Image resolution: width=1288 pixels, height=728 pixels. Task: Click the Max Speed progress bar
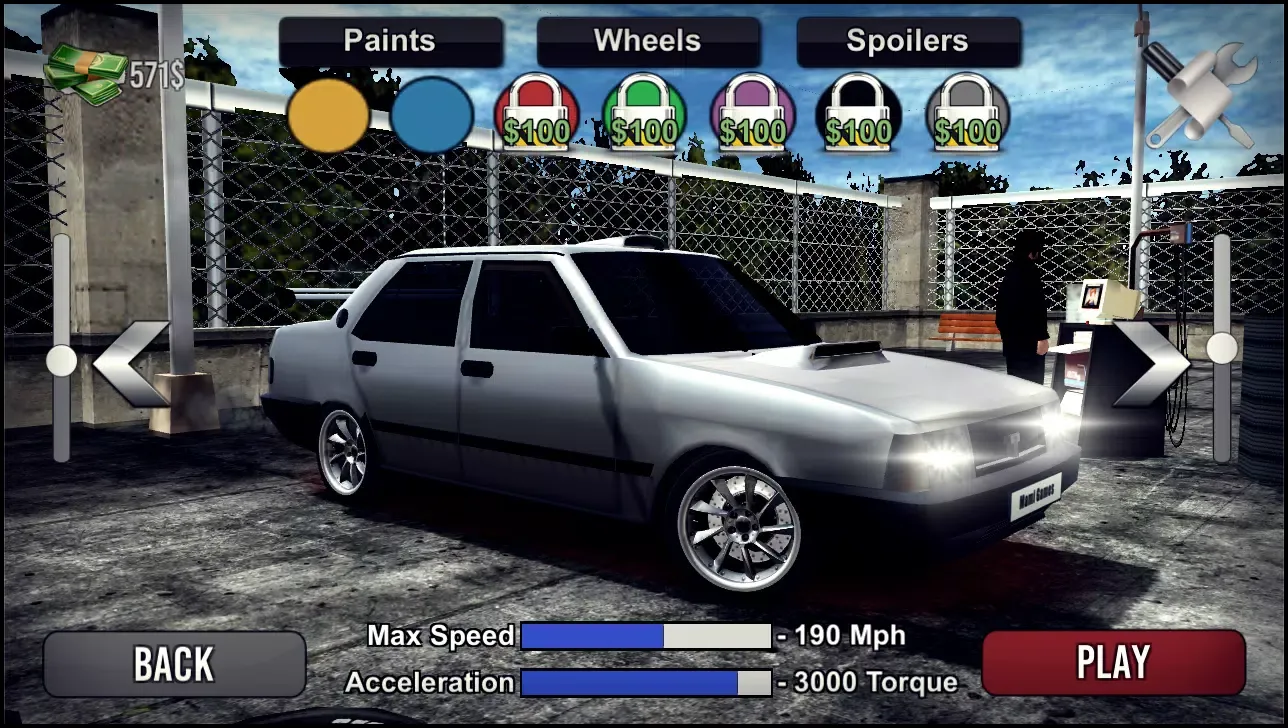point(646,635)
